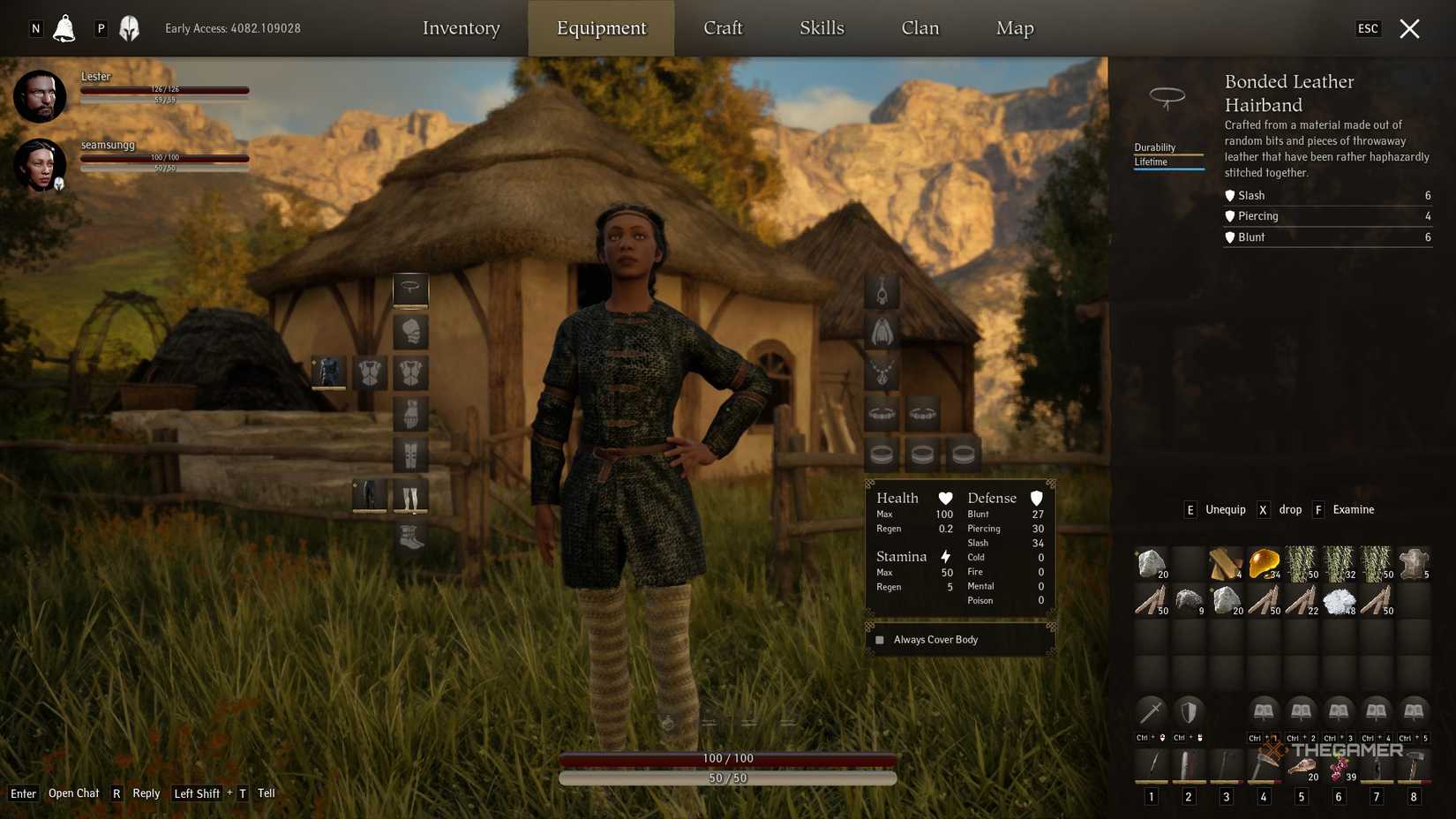
Task: Unequip the hairband using the Unequip button
Action: tap(1225, 509)
